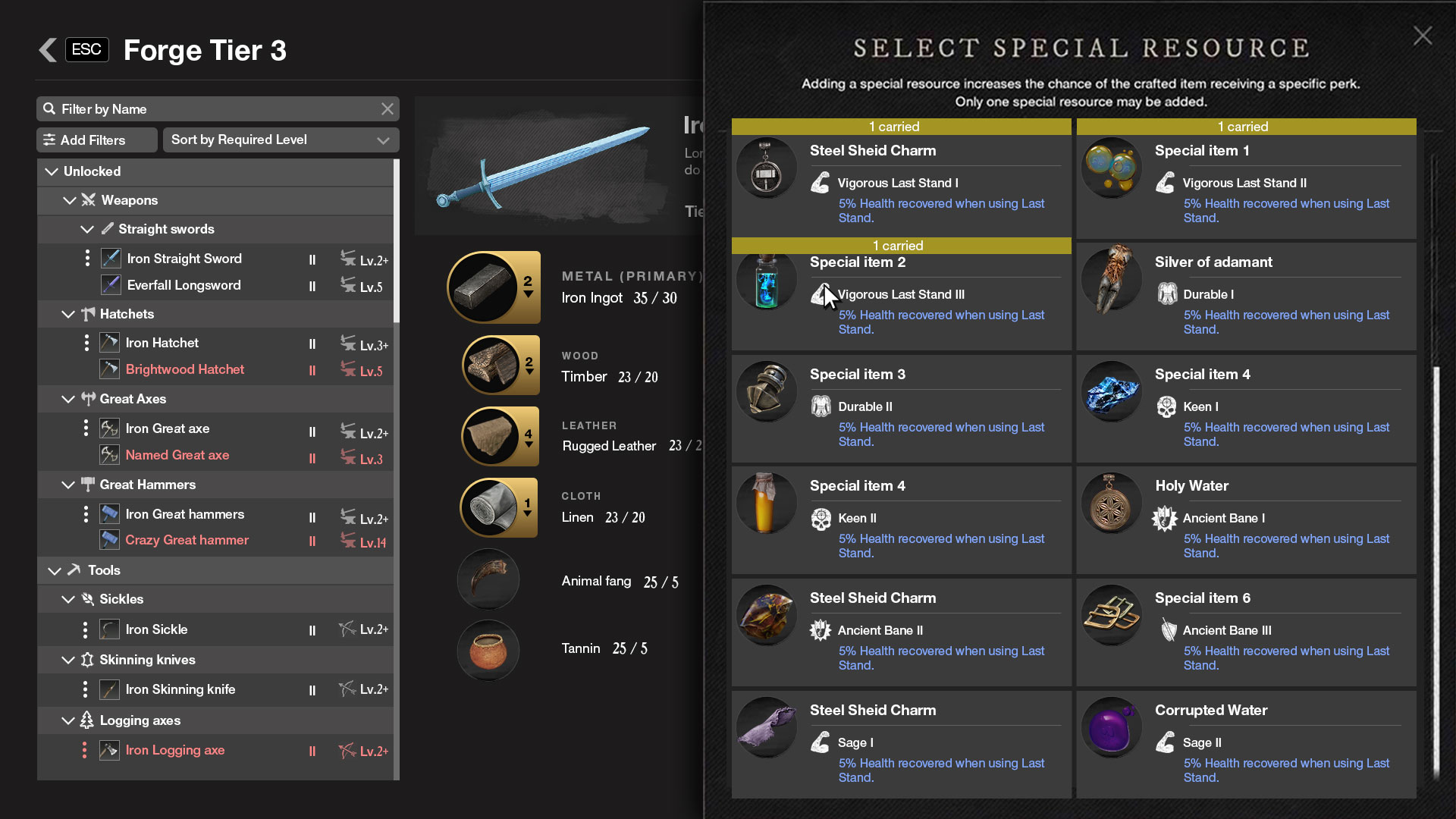Select the Brightwood Hatchet recipe
This screenshot has height=819, width=1456.
point(184,370)
